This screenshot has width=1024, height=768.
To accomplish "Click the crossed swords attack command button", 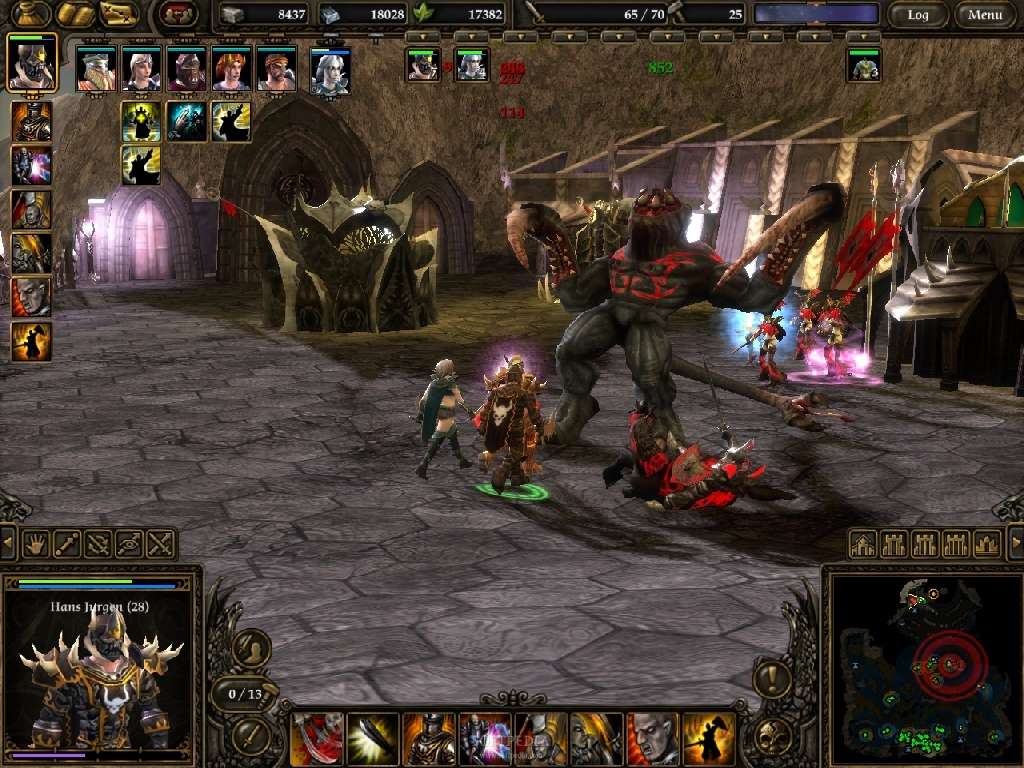I will pos(160,544).
